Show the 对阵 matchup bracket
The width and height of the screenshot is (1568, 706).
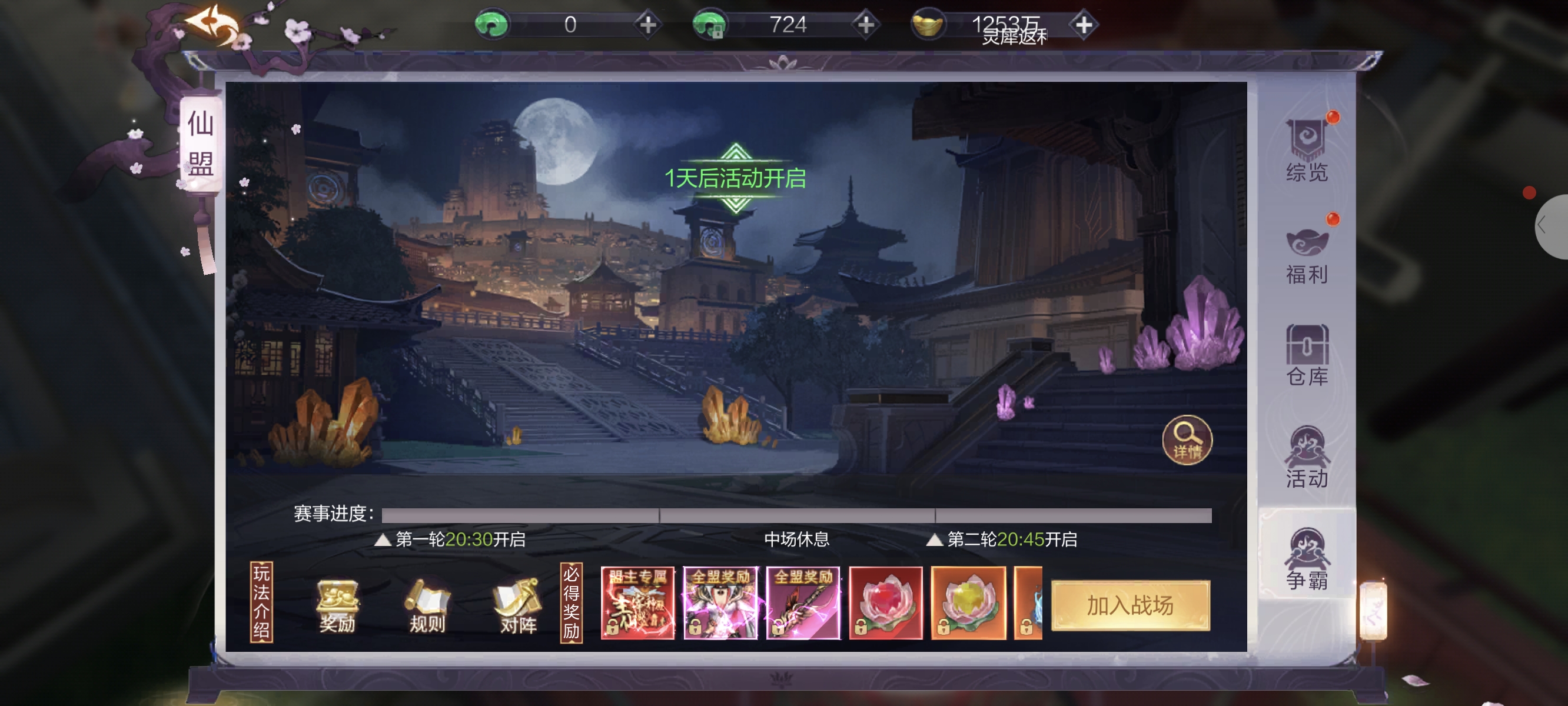(x=518, y=605)
